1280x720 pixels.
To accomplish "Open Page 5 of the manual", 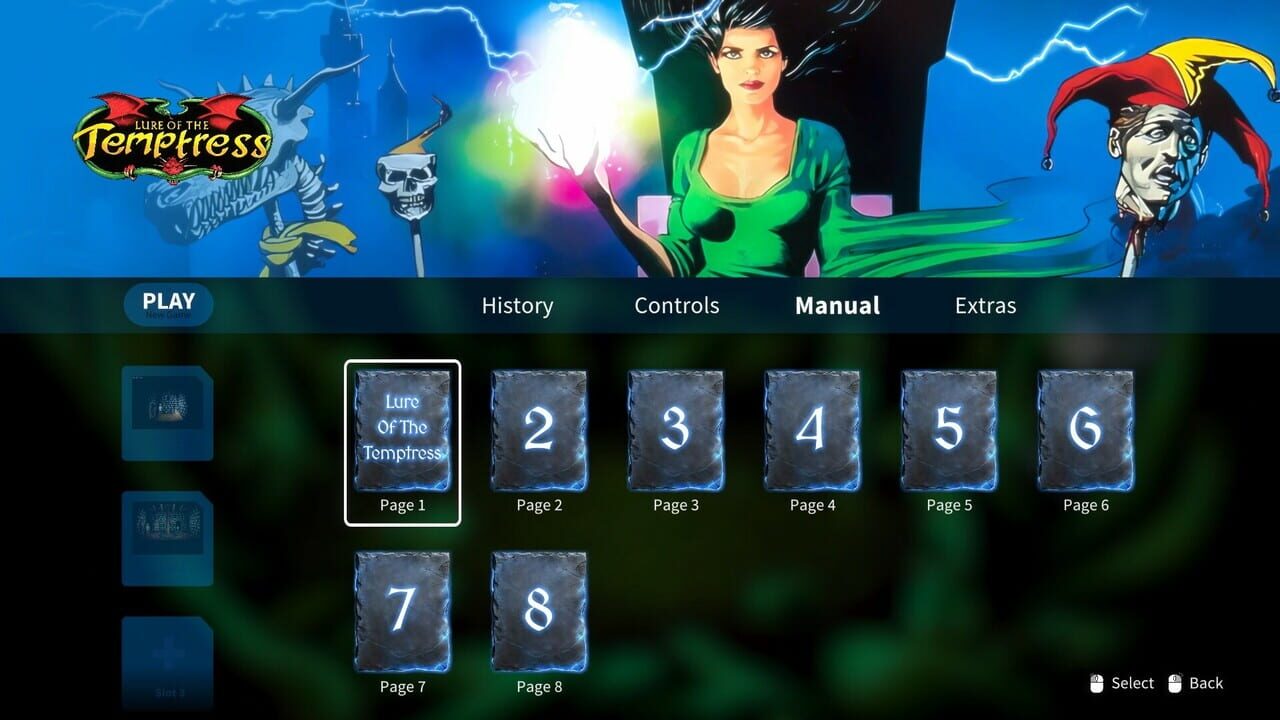I will click(948, 428).
